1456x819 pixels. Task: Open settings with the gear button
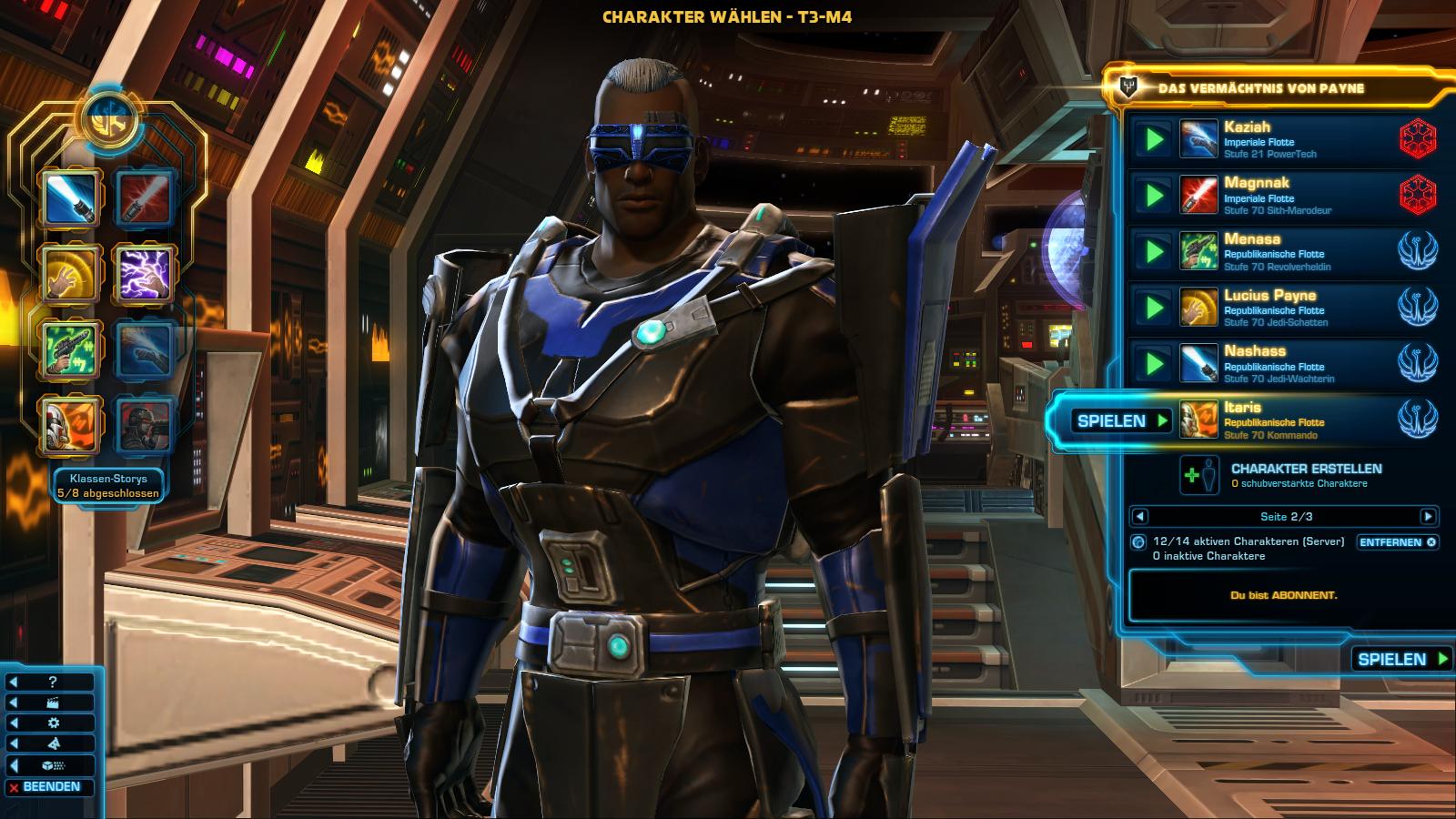coord(53,723)
